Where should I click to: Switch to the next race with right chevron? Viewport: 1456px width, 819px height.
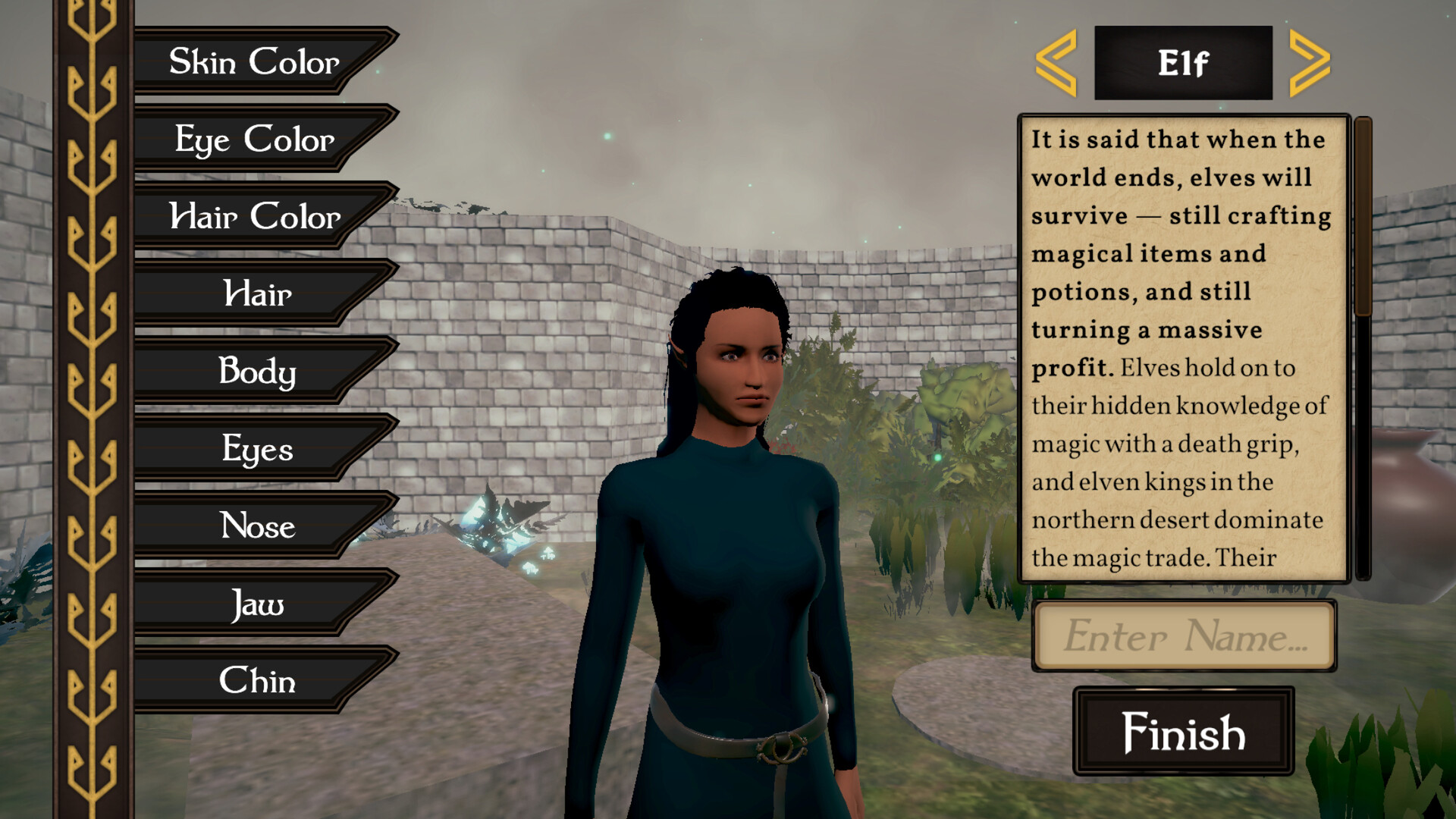1306,63
